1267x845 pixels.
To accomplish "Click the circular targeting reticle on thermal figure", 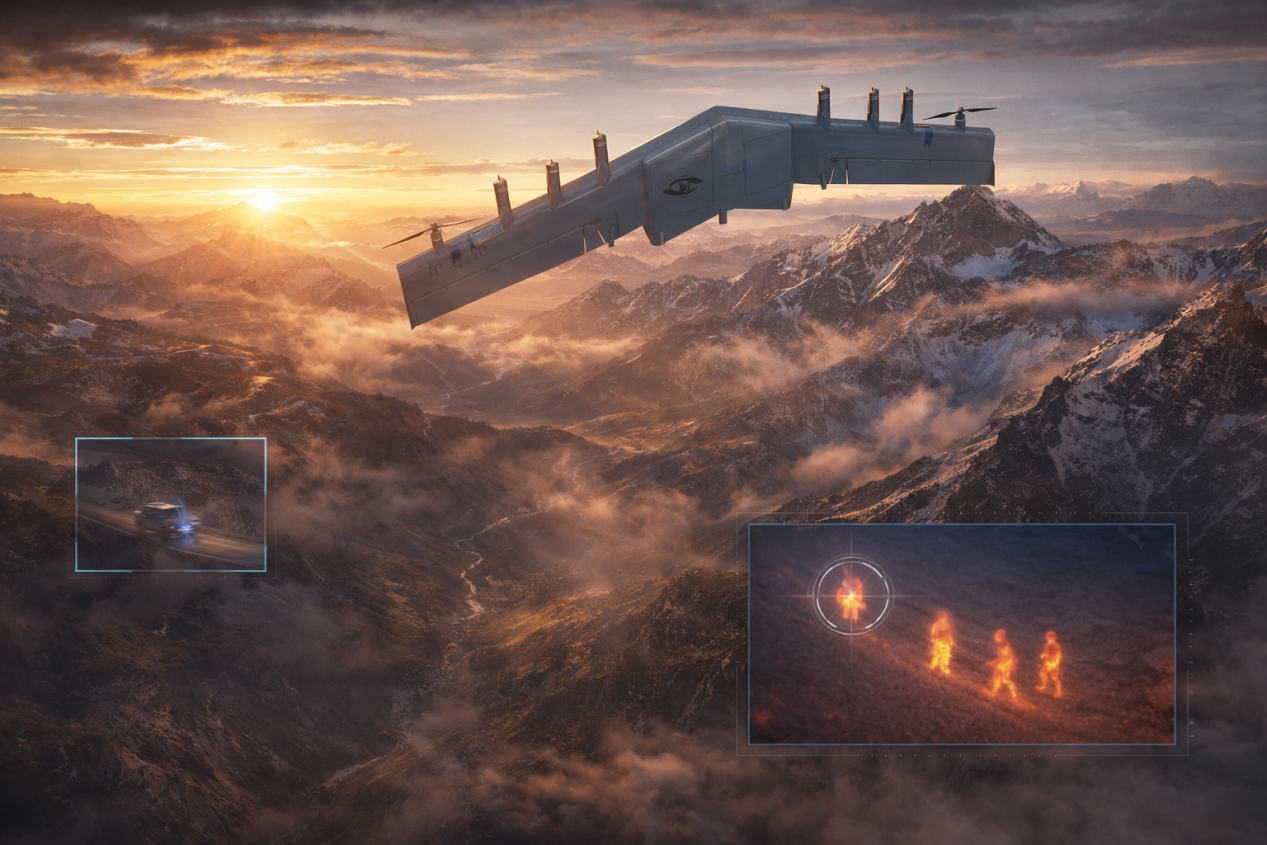I will point(851,596).
